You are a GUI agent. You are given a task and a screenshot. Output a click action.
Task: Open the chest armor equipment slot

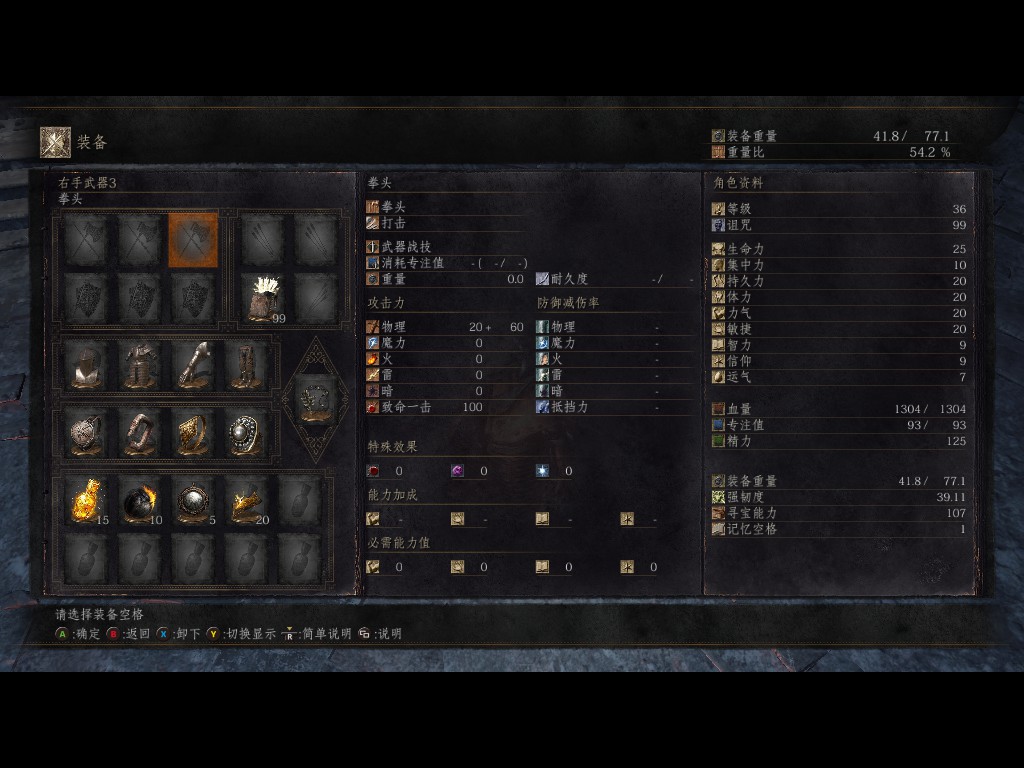pos(139,365)
